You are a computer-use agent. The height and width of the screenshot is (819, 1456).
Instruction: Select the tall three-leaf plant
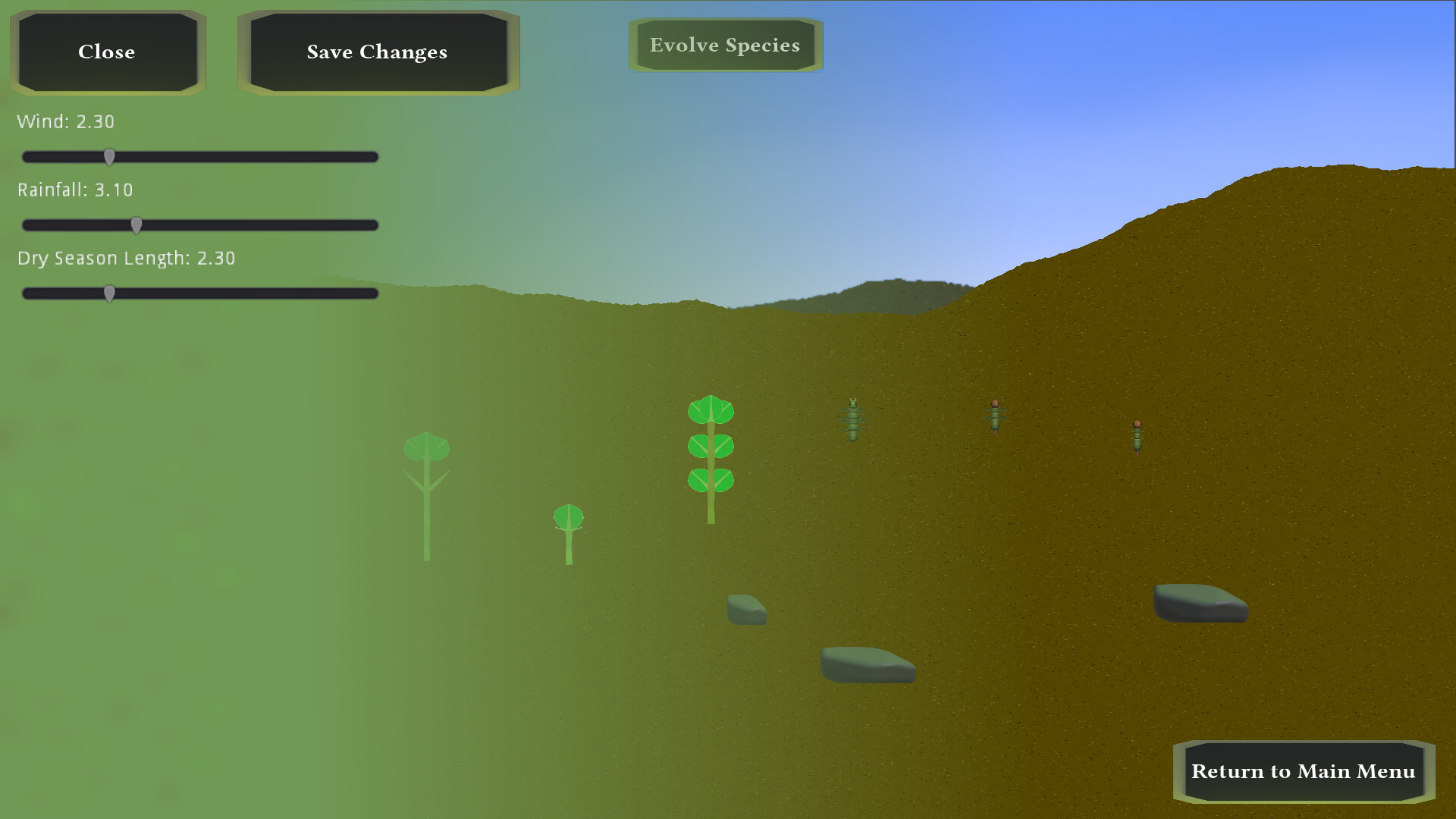click(710, 447)
